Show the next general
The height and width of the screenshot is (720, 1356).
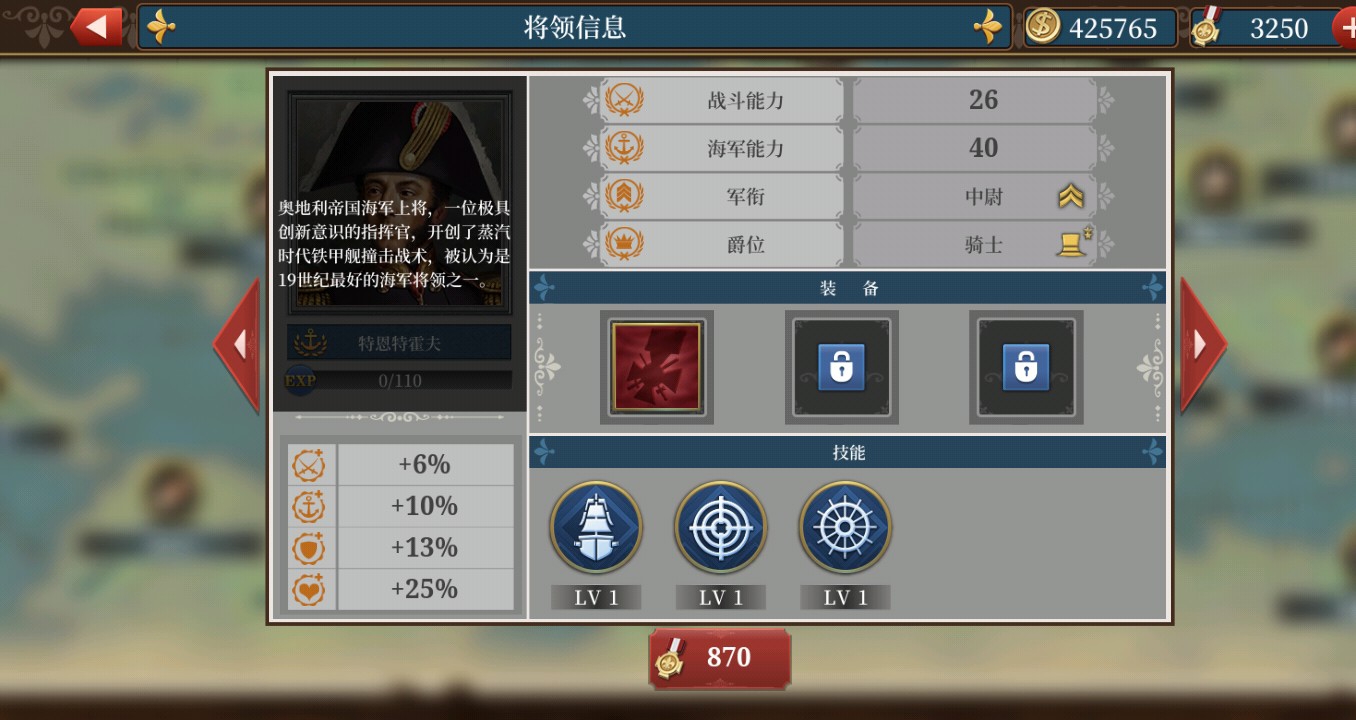(1202, 345)
